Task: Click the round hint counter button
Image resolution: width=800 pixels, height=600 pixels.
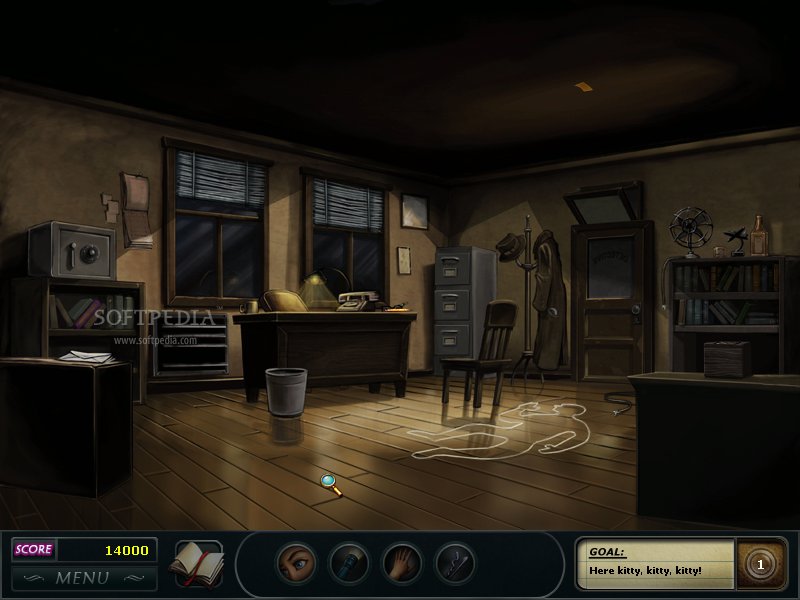Action: [759, 564]
